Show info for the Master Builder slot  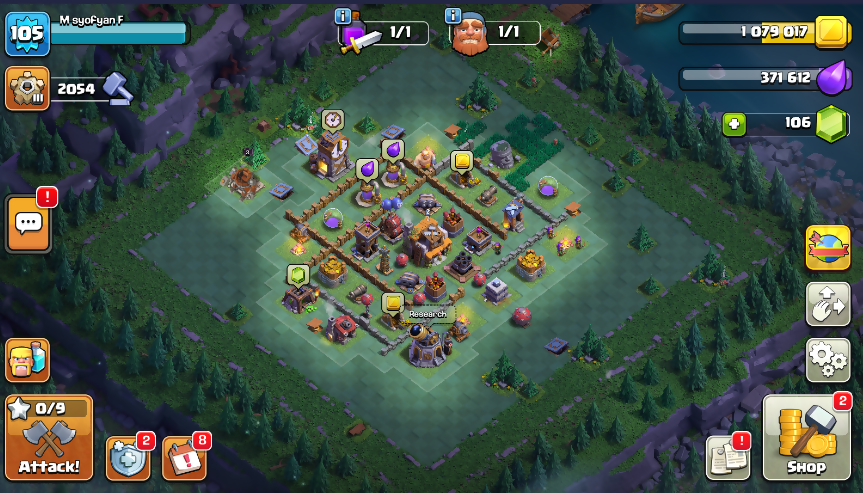(452, 16)
